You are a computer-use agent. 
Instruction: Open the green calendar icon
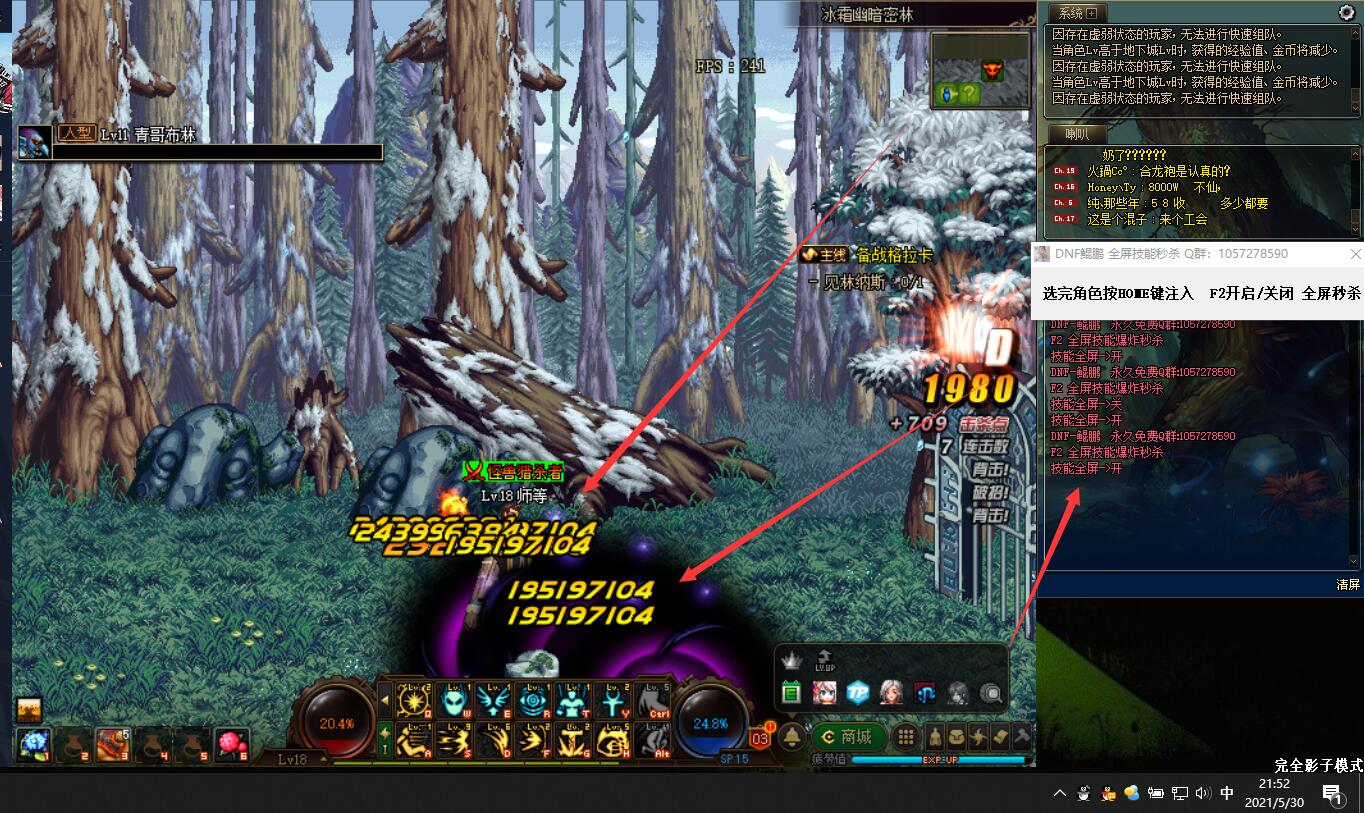point(792,692)
